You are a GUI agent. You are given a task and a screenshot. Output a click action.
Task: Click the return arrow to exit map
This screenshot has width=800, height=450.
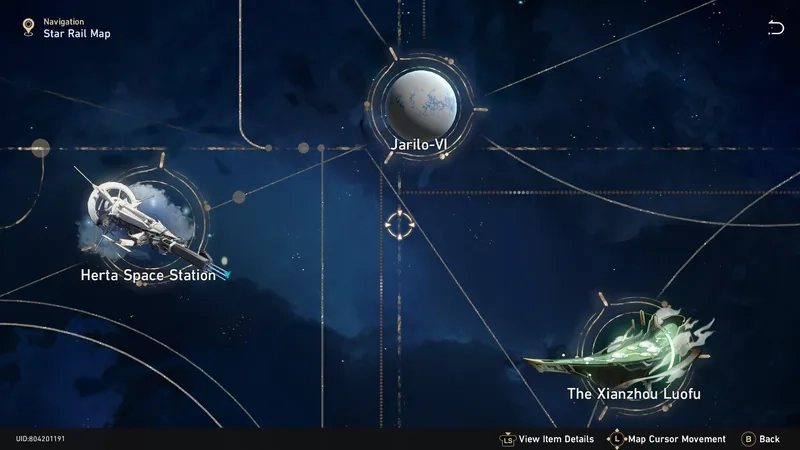click(776, 28)
